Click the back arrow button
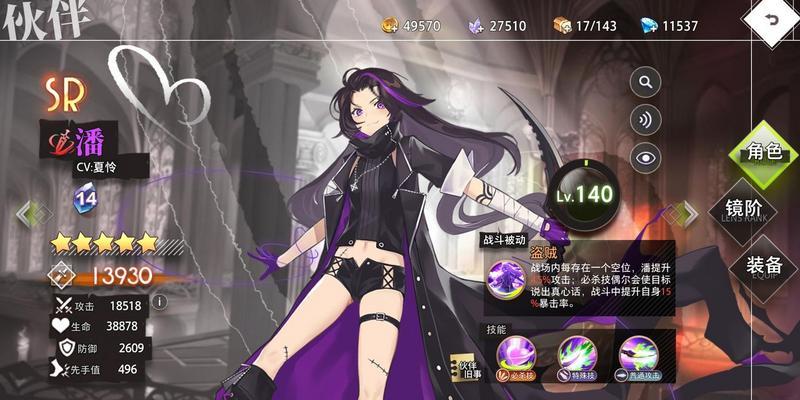This screenshot has width=800, height=400. coord(772,22)
